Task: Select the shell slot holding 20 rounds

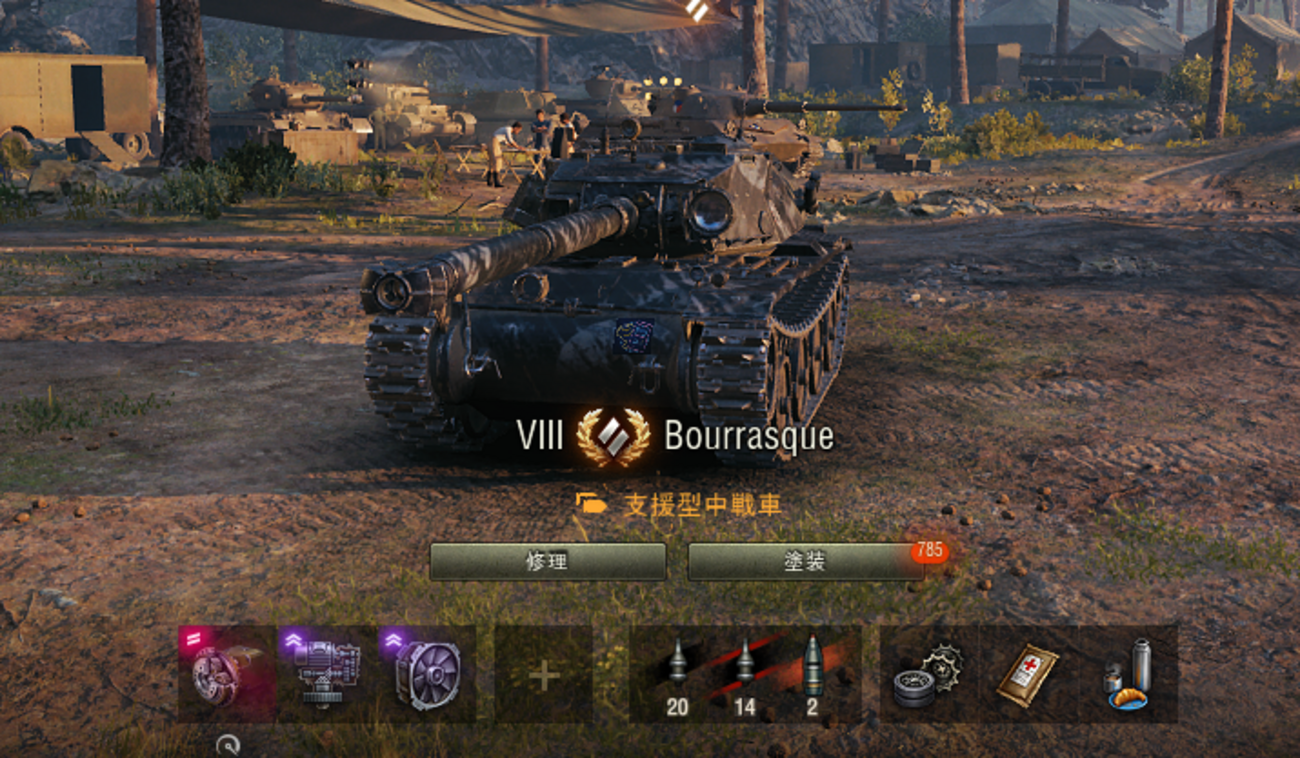Action: (x=677, y=674)
